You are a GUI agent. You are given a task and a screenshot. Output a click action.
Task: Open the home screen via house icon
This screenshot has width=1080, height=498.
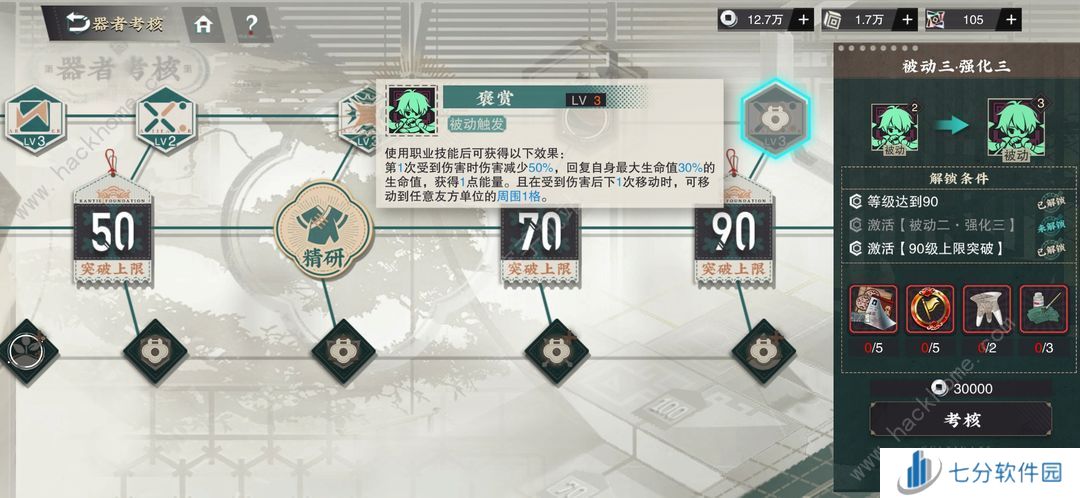point(203,23)
